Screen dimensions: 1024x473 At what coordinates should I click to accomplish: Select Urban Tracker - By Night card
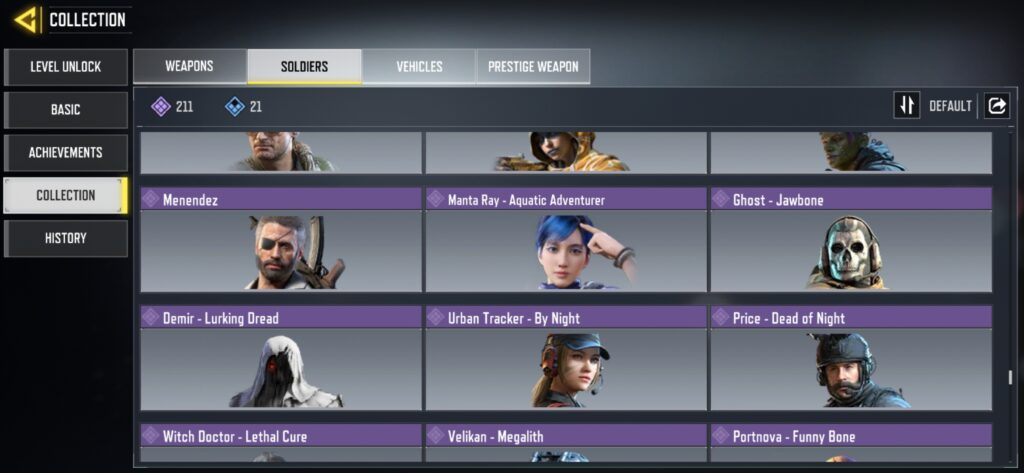(566, 358)
